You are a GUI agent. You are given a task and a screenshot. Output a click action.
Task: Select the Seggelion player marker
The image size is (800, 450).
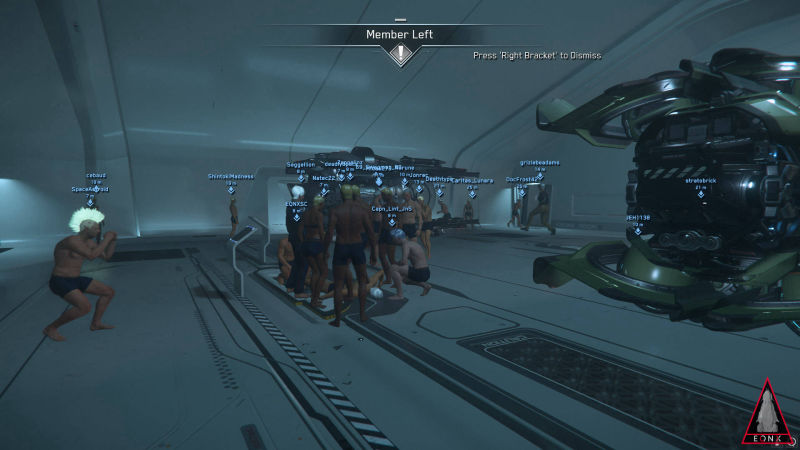pyautogui.click(x=300, y=180)
